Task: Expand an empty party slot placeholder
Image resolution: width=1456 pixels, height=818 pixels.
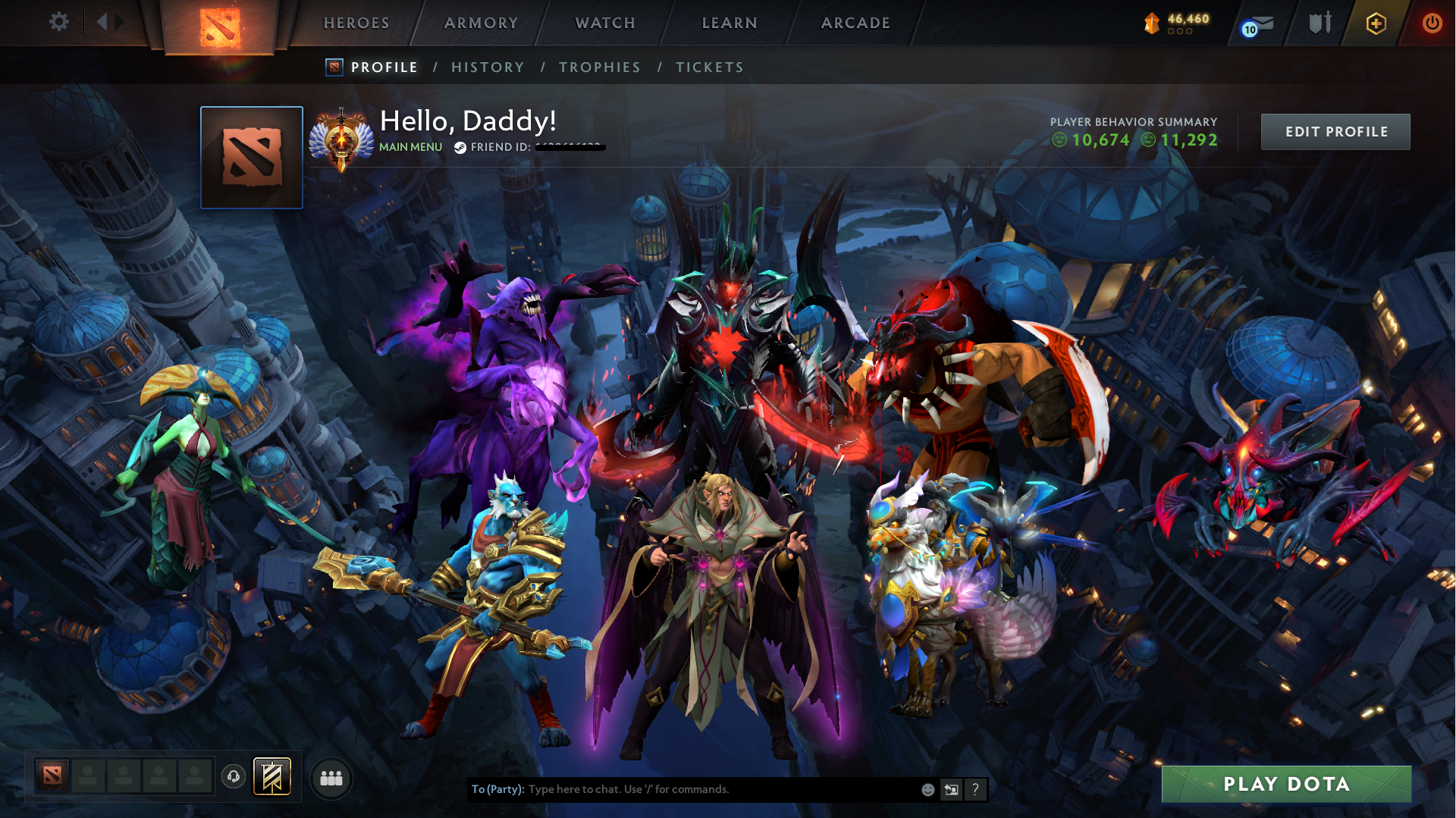Action: pos(88,776)
